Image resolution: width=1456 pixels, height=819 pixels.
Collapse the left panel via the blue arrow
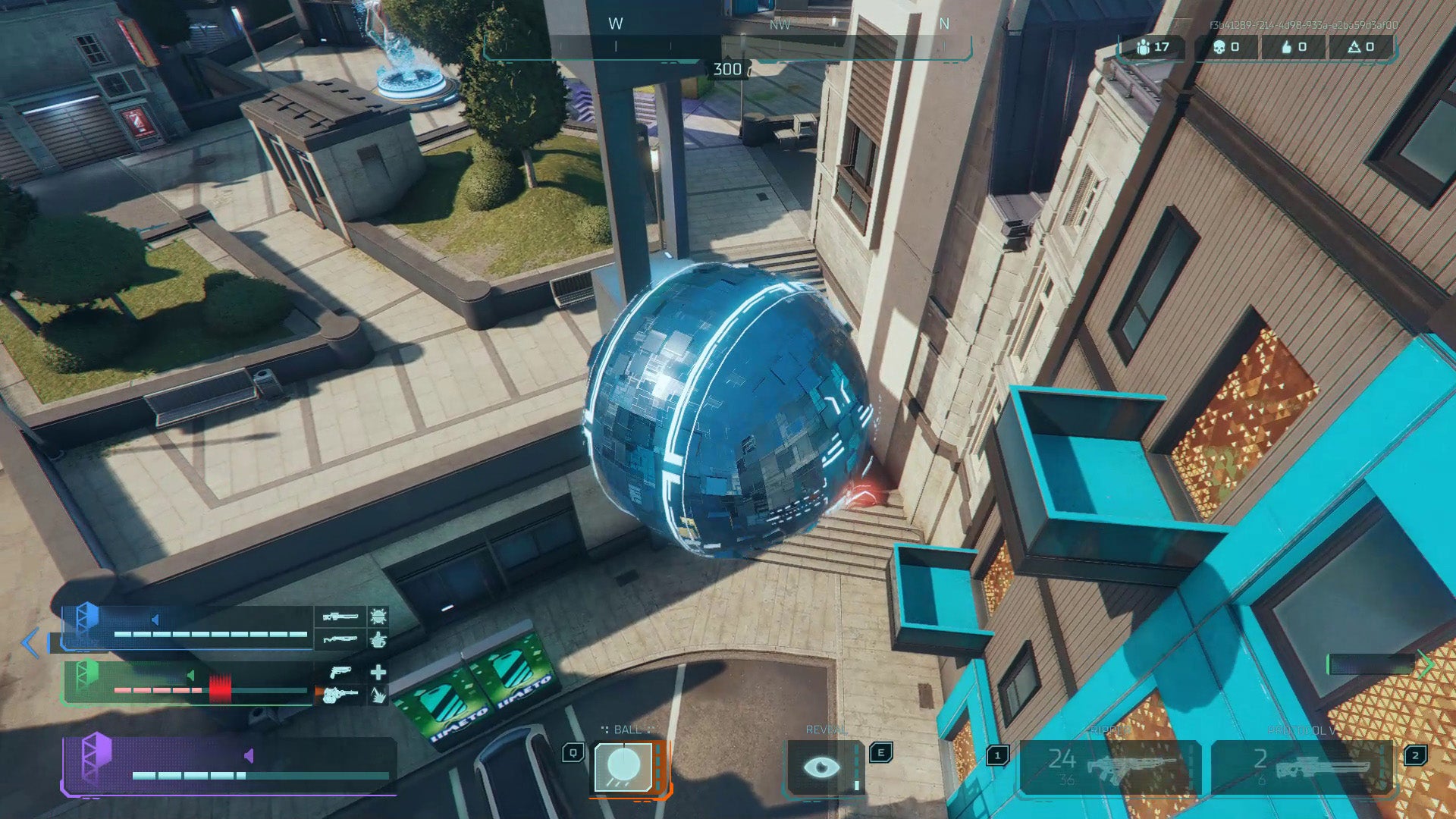[29, 644]
